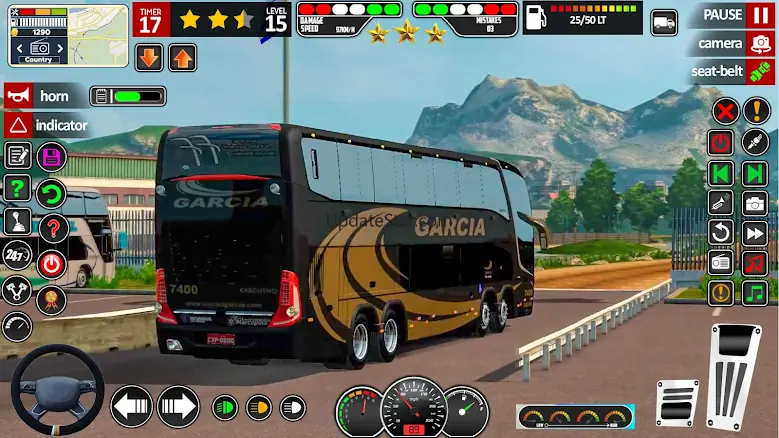Tap the right turn arrow button
The height and width of the screenshot is (438, 779).
(x=178, y=406)
